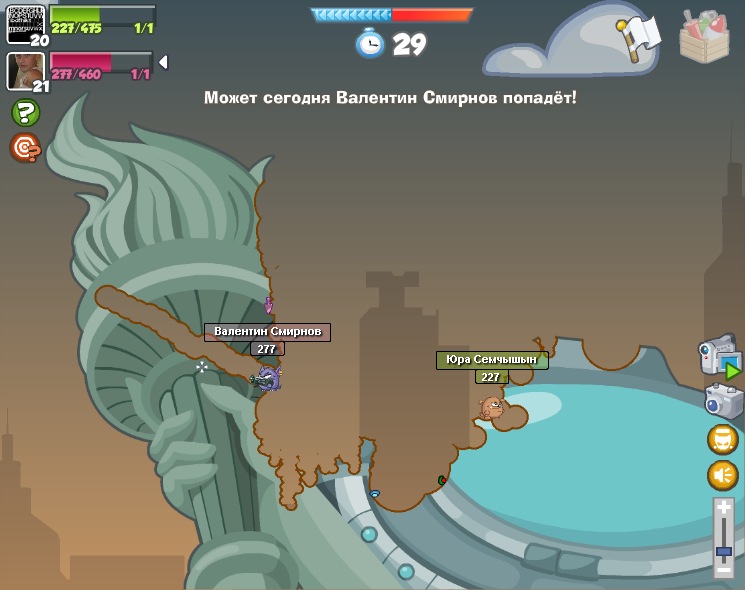Take a screenshot with the photo camera
Viewport: 745px width, 590px height.
[x=723, y=401]
